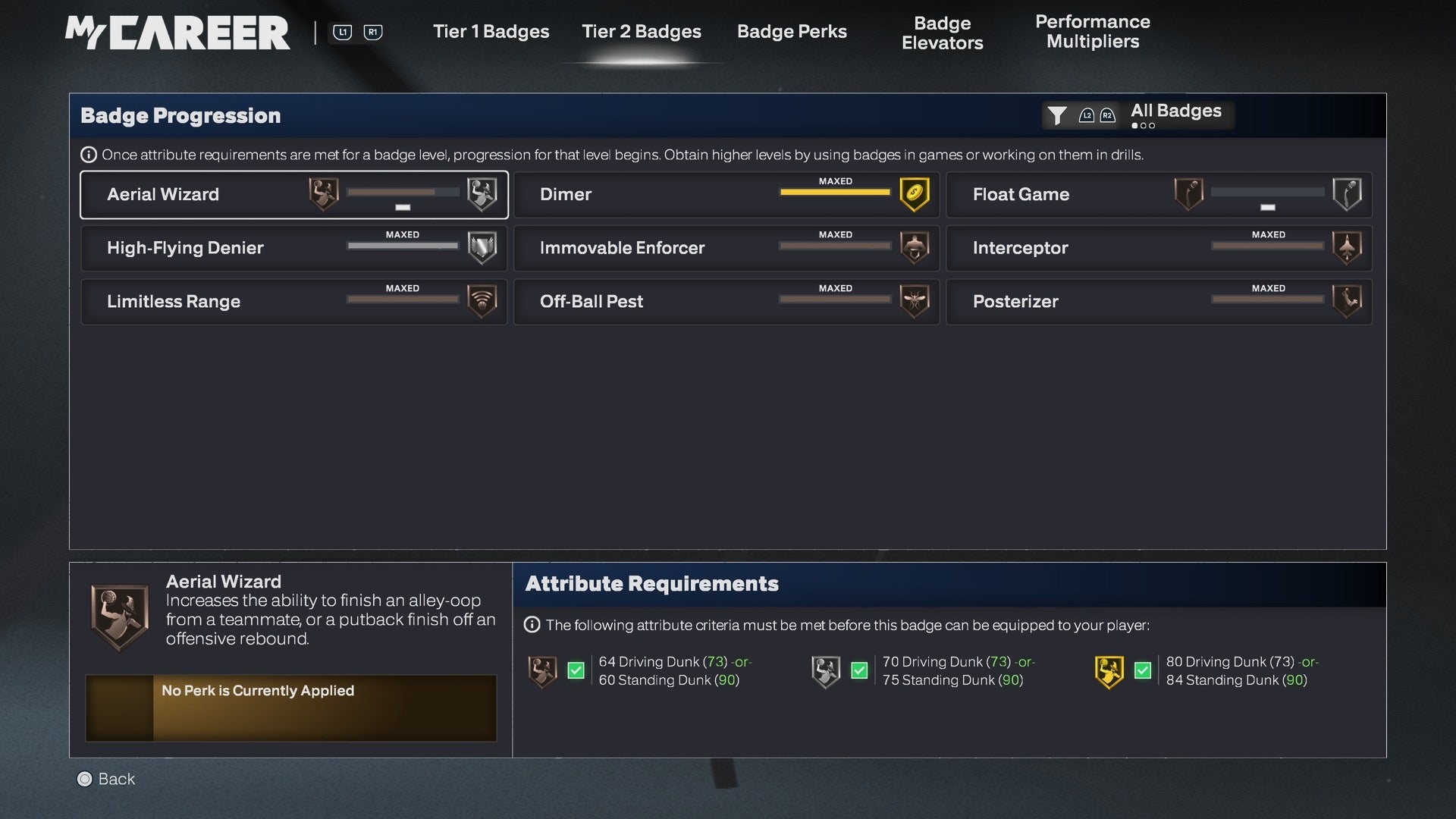The width and height of the screenshot is (1456, 819).
Task: Select the Tier 2 Badges tab
Action: tap(642, 32)
